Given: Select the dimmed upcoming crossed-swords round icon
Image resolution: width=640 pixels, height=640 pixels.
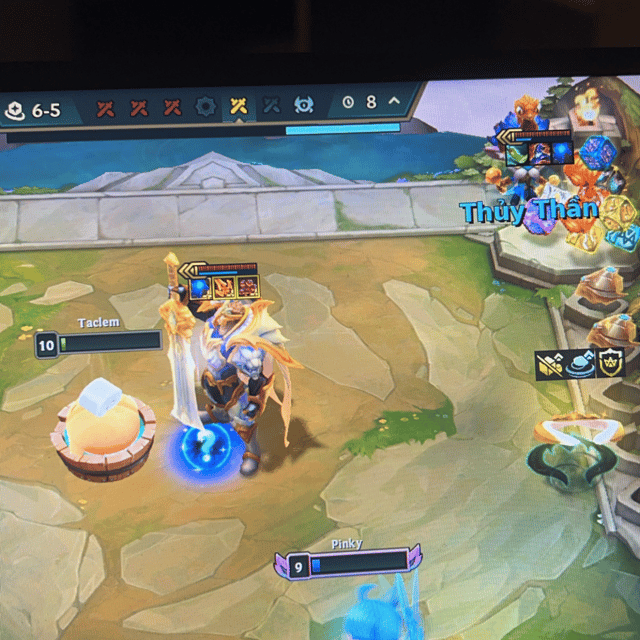Looking at the screenshot, I should click(x=271, y=104).
